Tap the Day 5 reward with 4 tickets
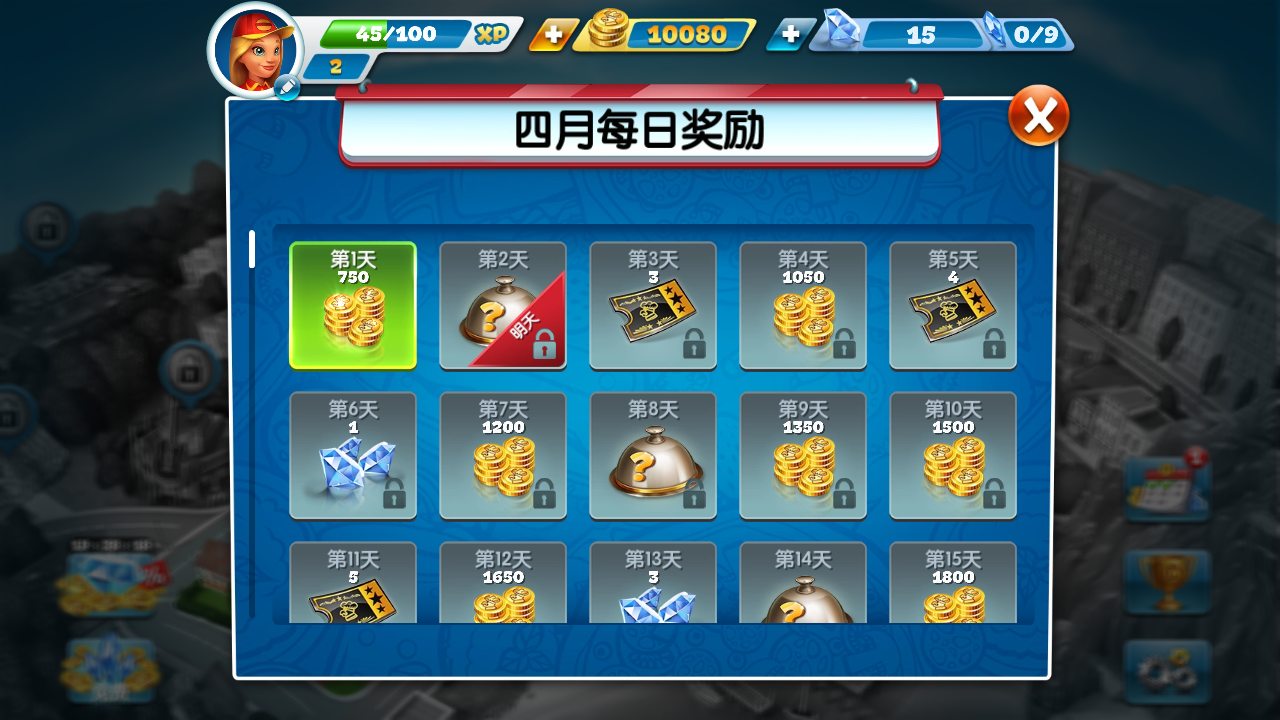Screen dimensions: 1280x720 (953, 306)
